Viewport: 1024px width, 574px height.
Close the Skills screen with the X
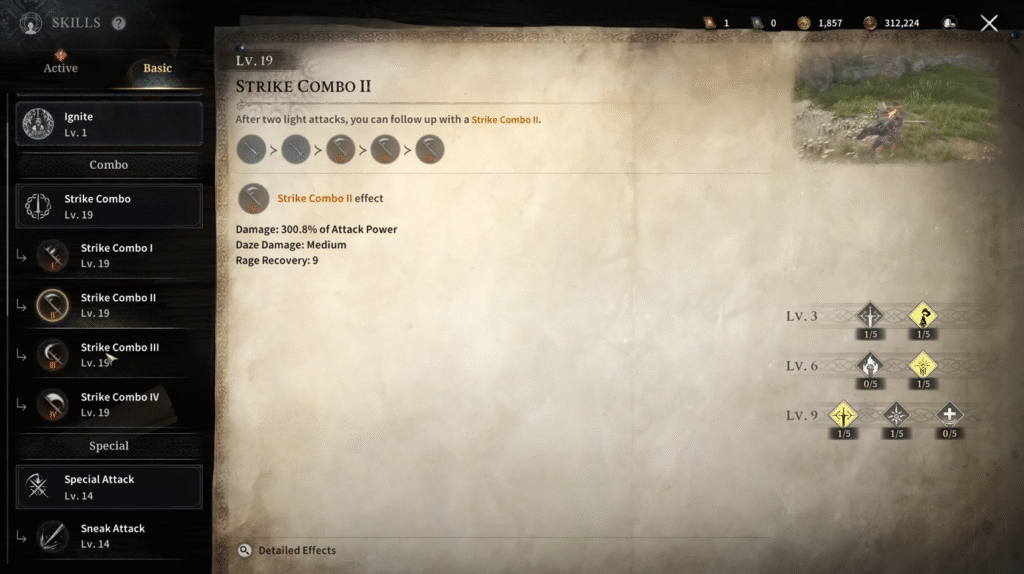(989, 23)
